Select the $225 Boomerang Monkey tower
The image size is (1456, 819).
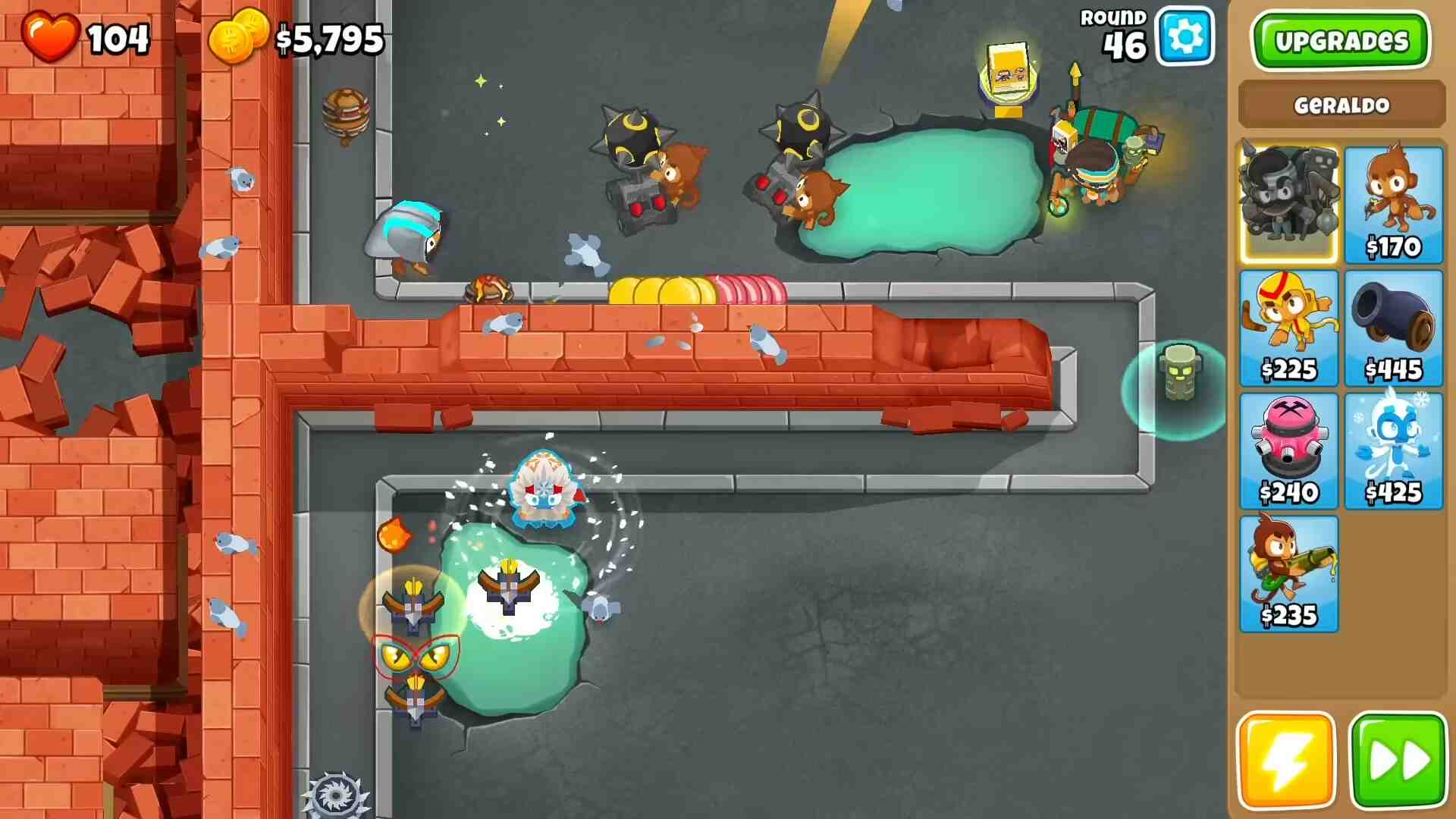pos(1288,328)
